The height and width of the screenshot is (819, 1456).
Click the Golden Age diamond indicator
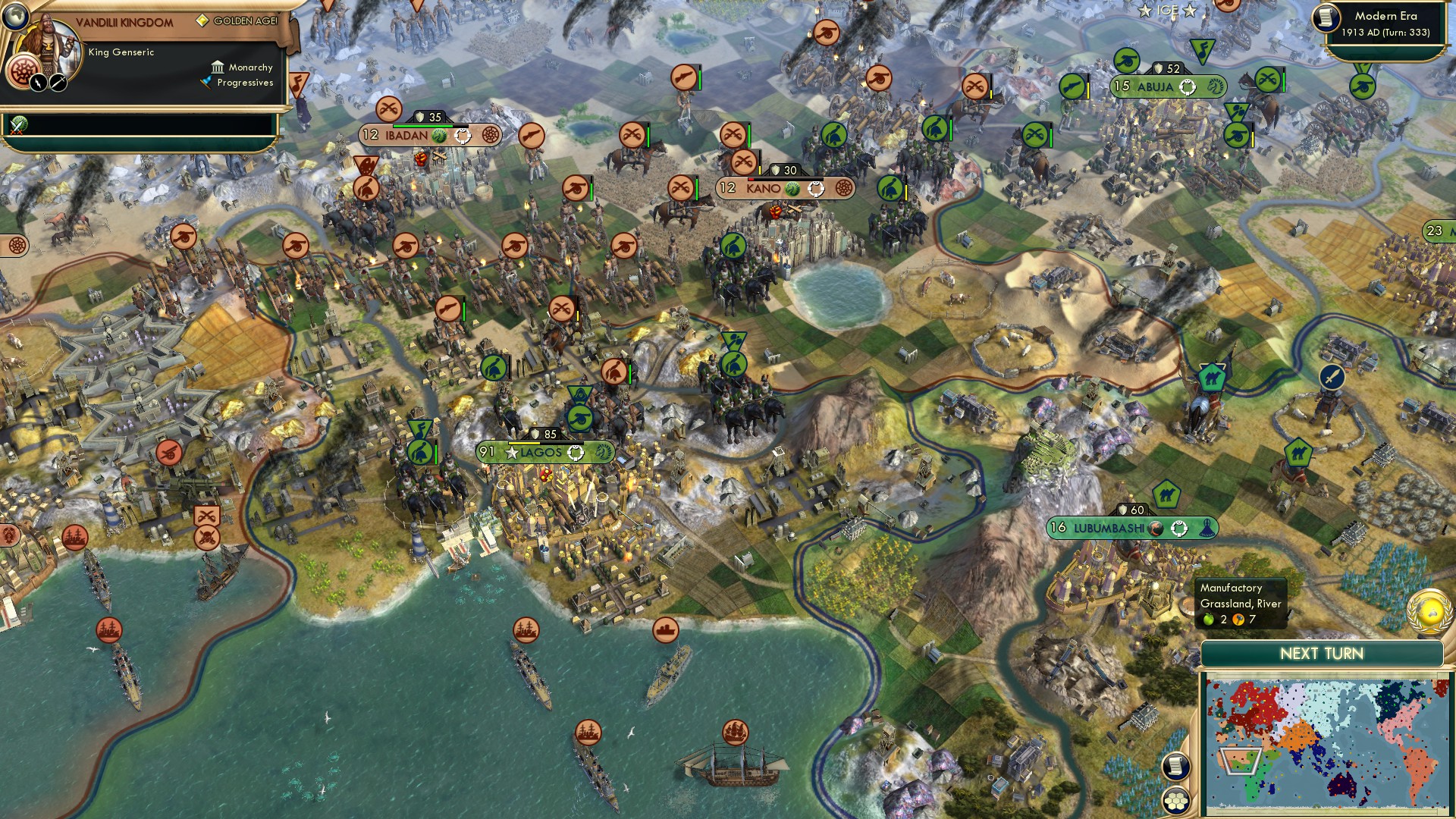[202, 20]
